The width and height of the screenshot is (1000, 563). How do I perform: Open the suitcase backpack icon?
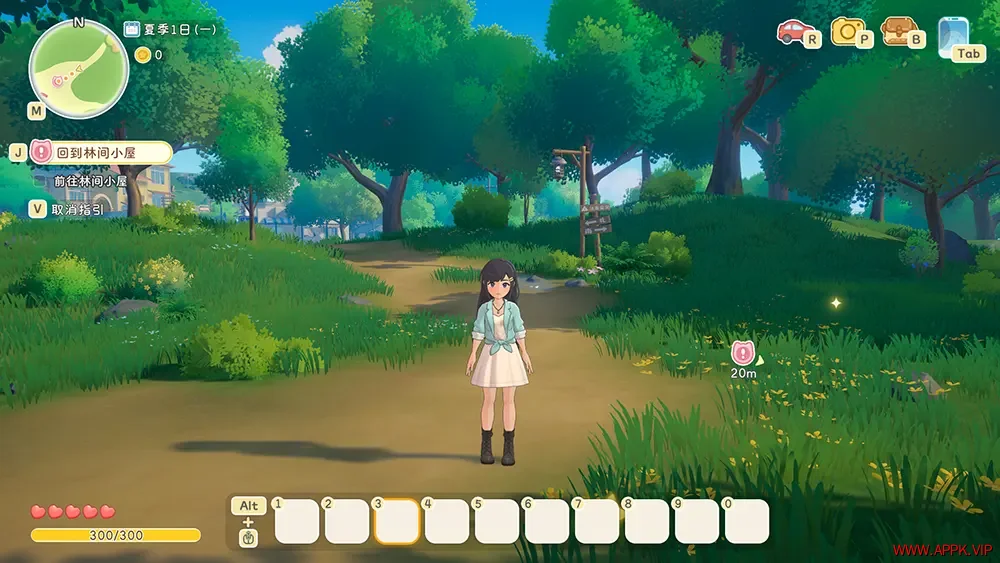897,31
